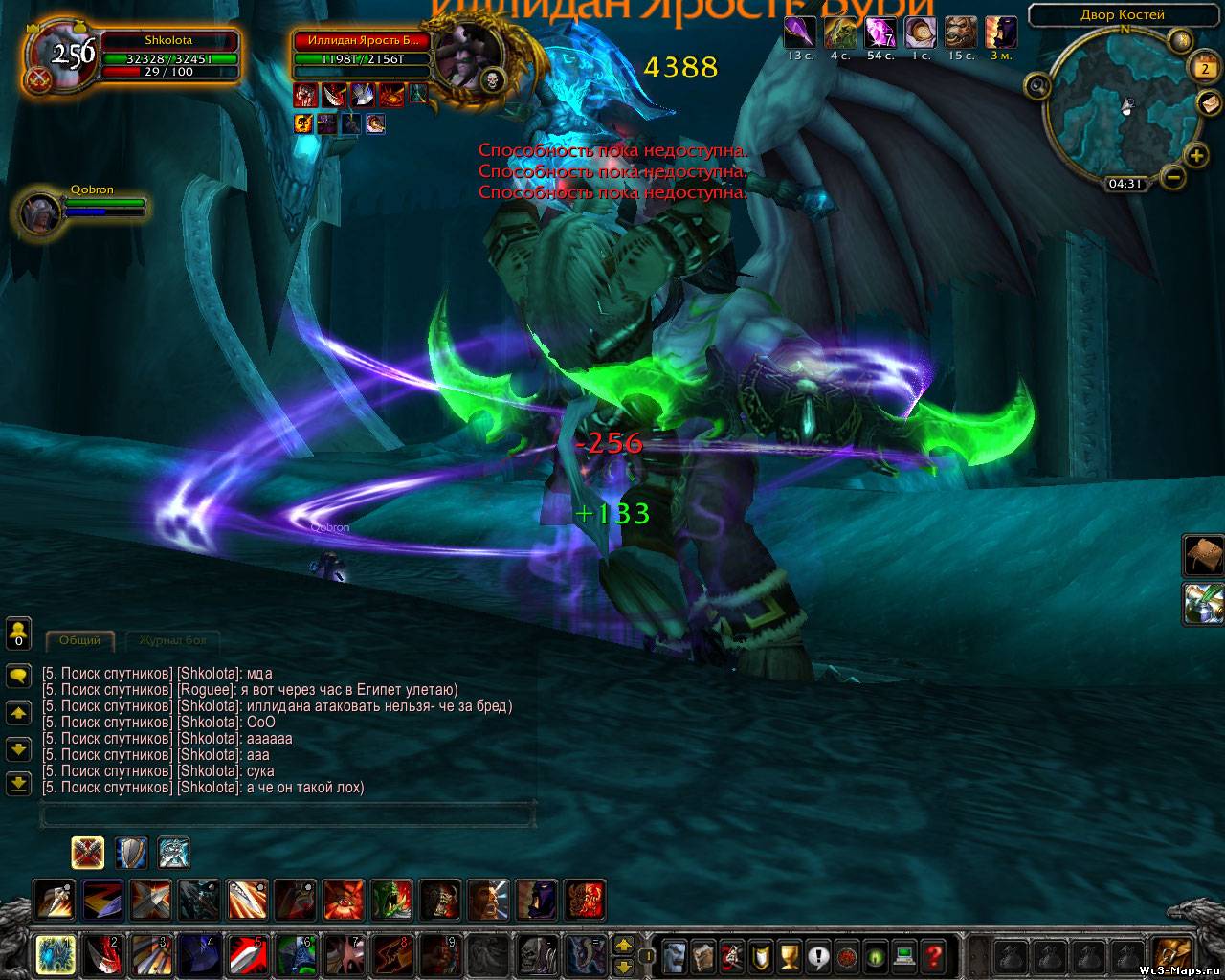Open the calendar button showing 2

pyautogui.click(x=1204, y=68)
